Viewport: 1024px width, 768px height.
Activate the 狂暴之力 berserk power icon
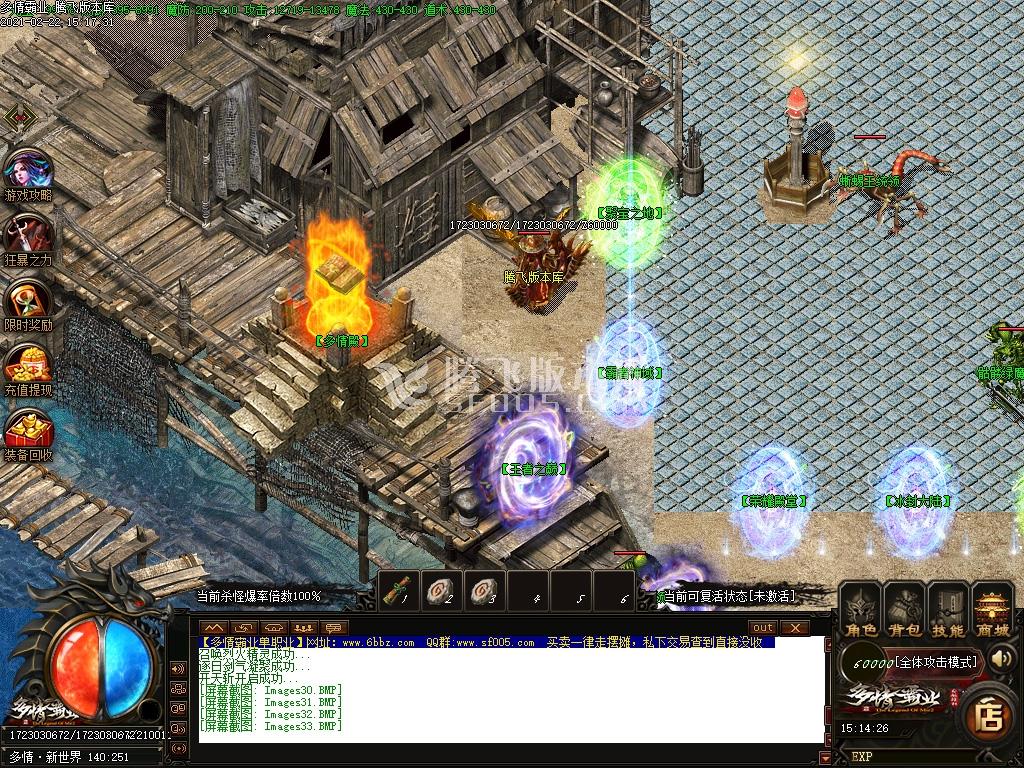point(27,238)
